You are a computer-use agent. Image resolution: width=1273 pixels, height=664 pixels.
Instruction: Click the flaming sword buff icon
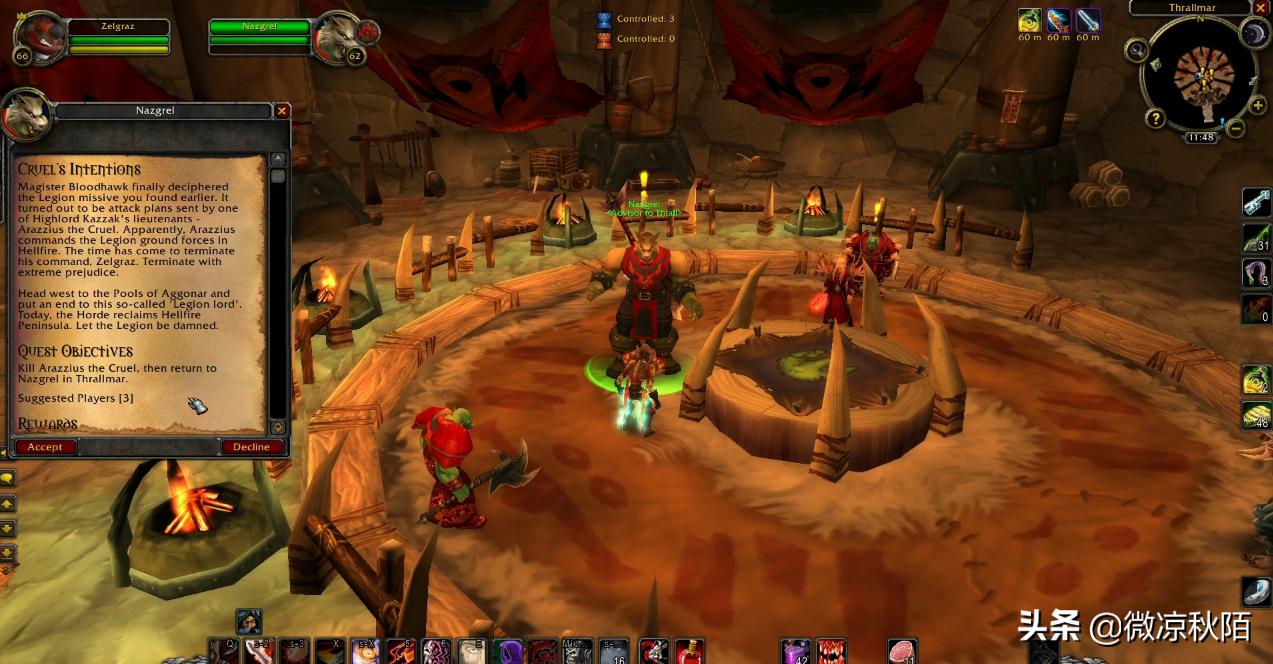(x=1058, y=20)
